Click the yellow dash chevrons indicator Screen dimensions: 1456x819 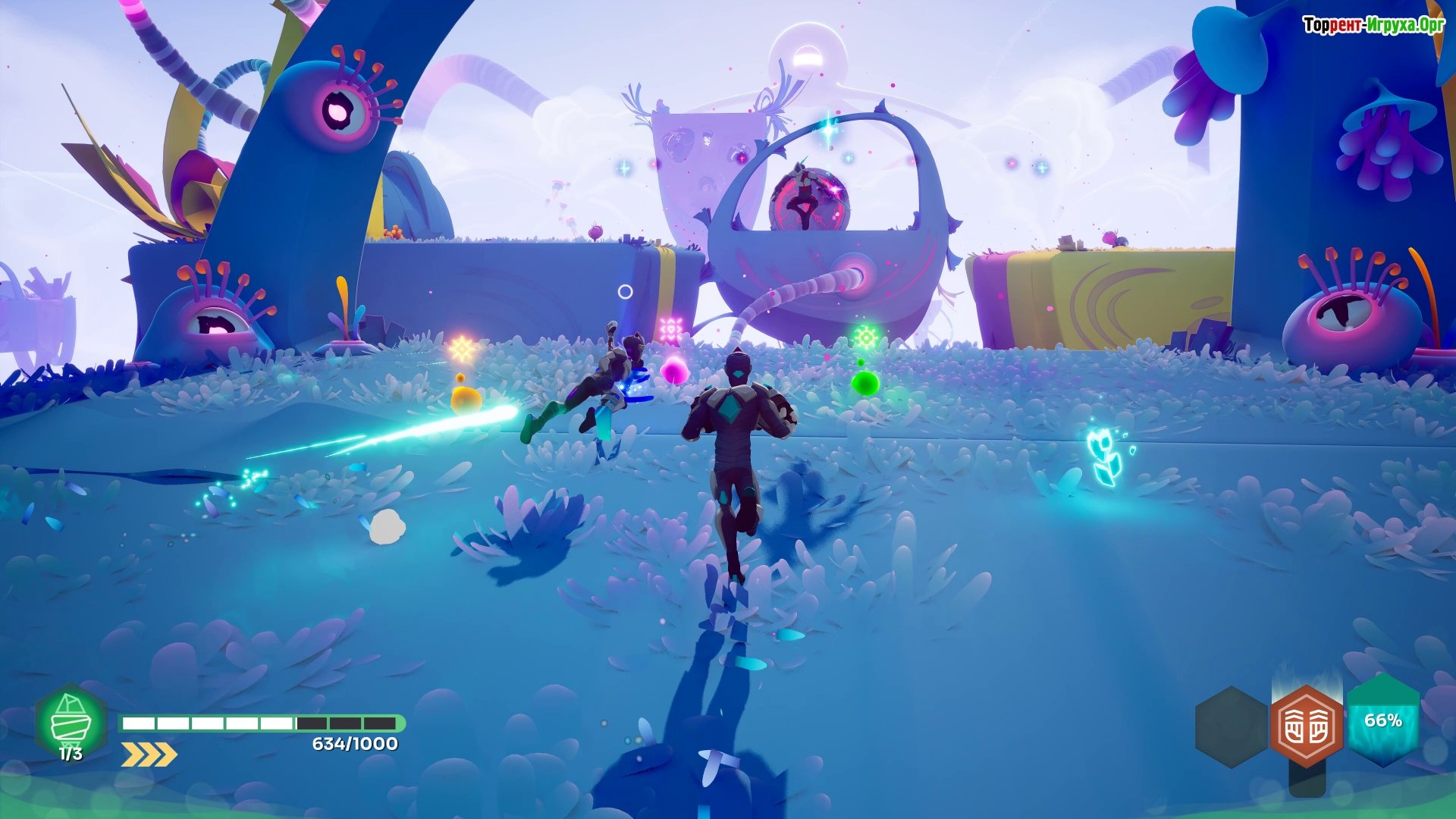pos(149,755)
